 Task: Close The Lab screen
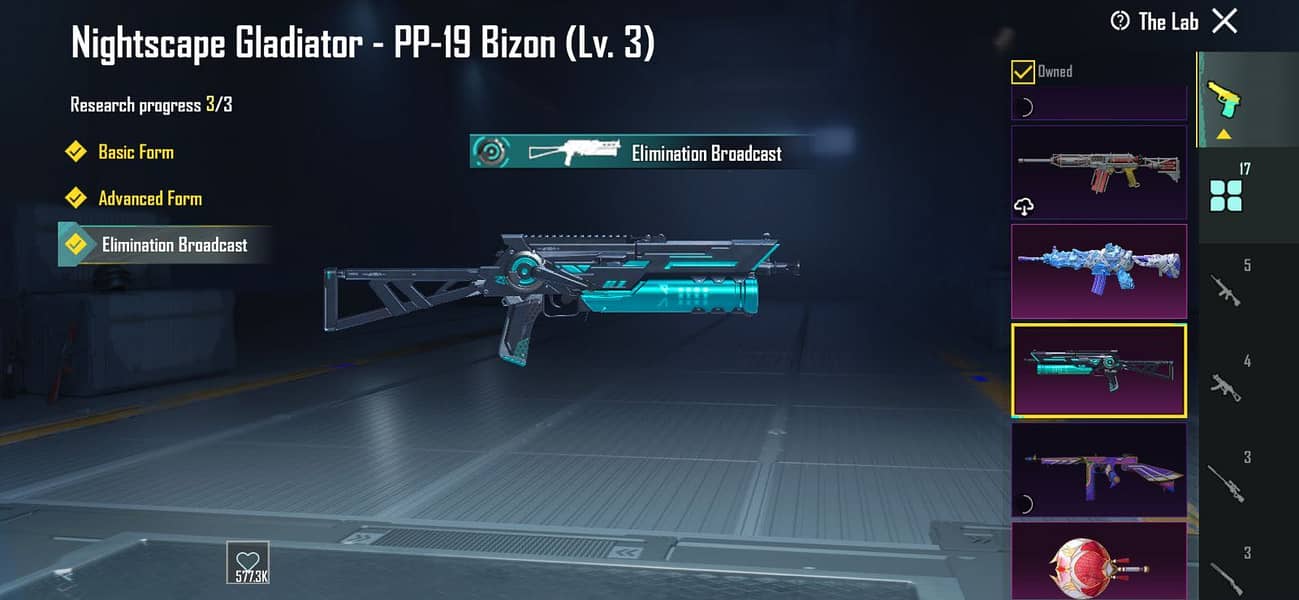pos(1224,21)
